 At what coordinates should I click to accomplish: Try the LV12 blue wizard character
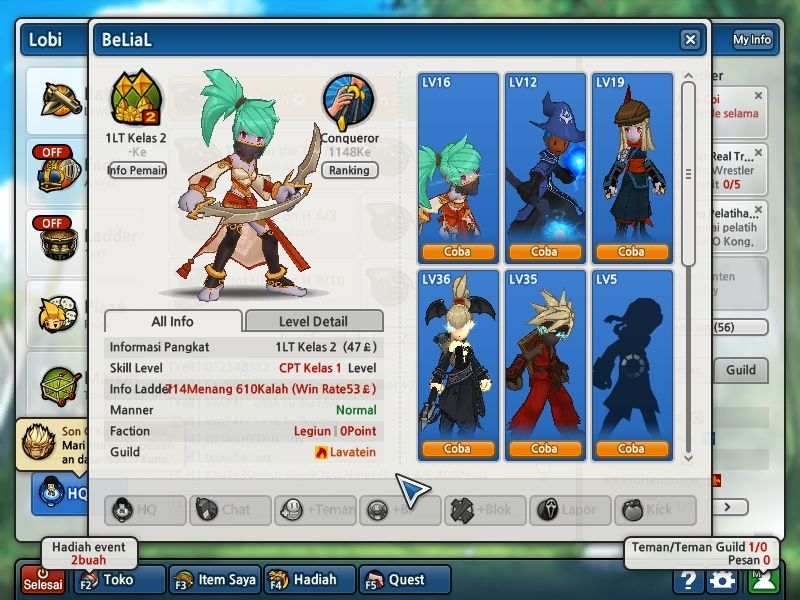544,251
